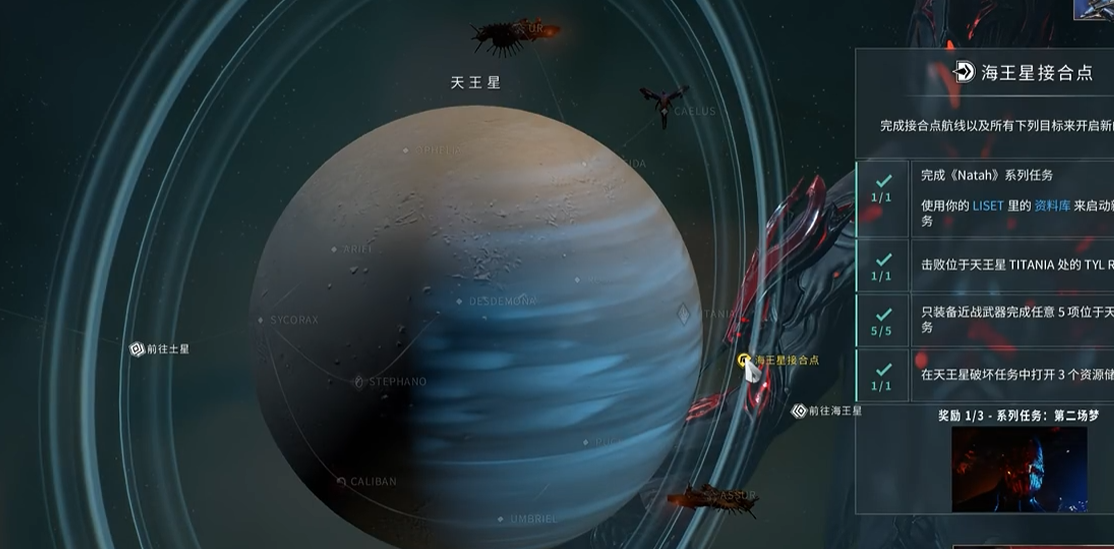Select the Ophelia mission node
The image size is (1114, 549).
(407, 150)
